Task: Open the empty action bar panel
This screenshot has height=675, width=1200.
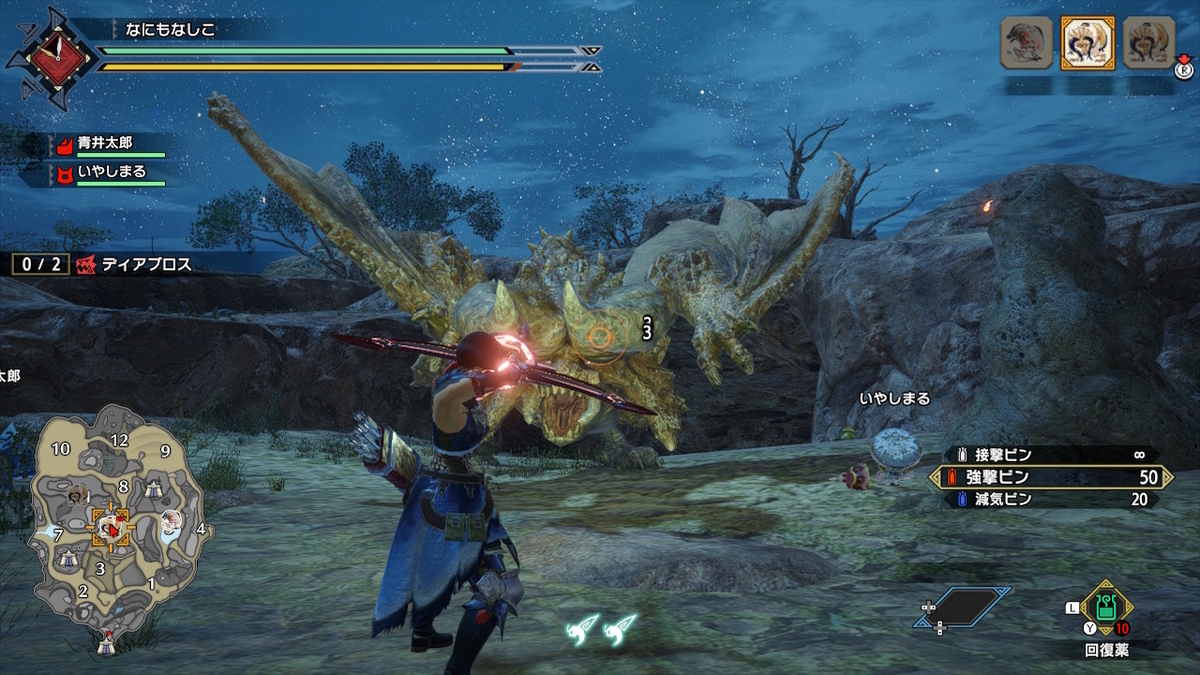Action: [962, 606]
